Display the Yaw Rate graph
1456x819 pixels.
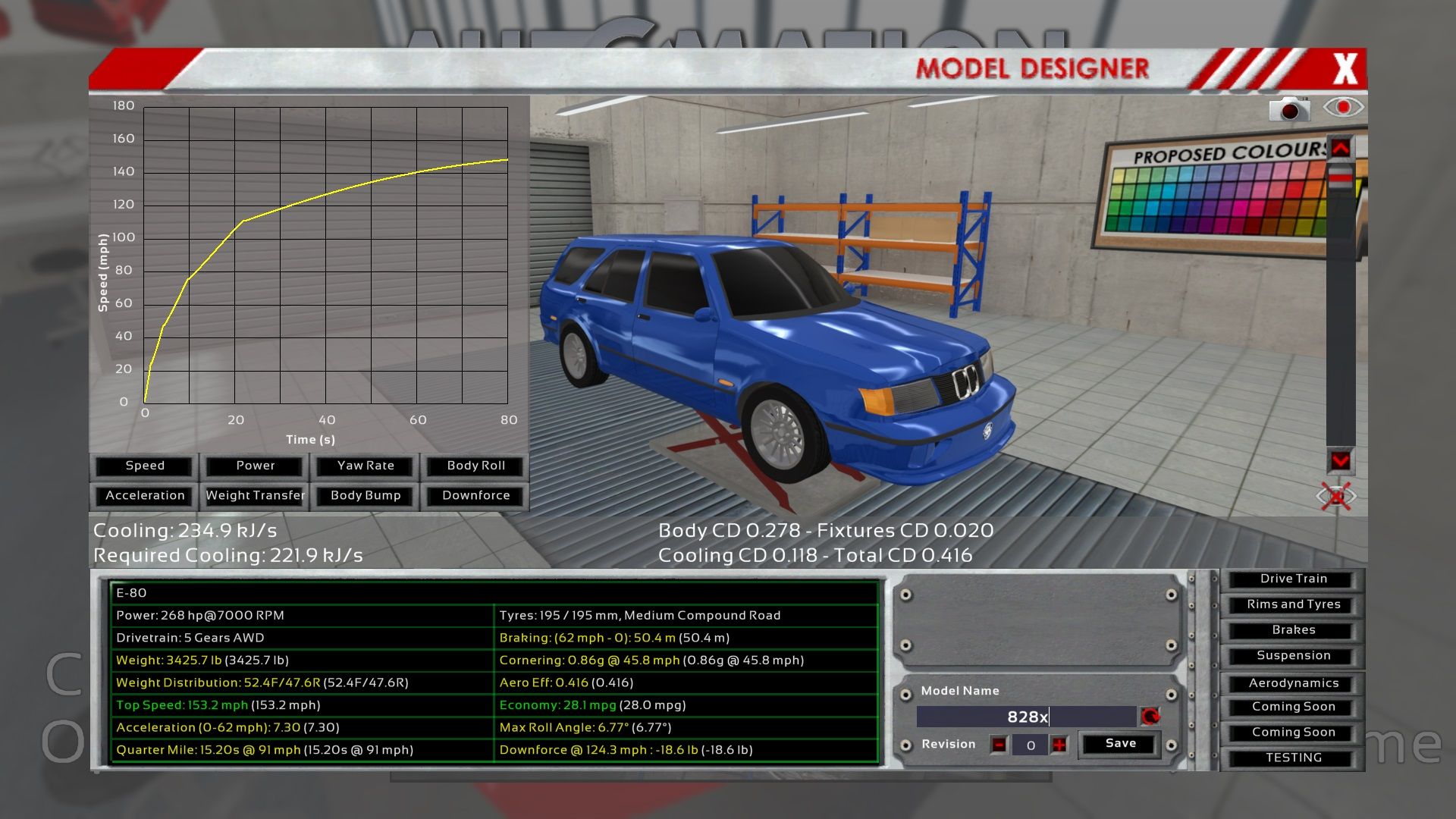click(x=366, y=466)
